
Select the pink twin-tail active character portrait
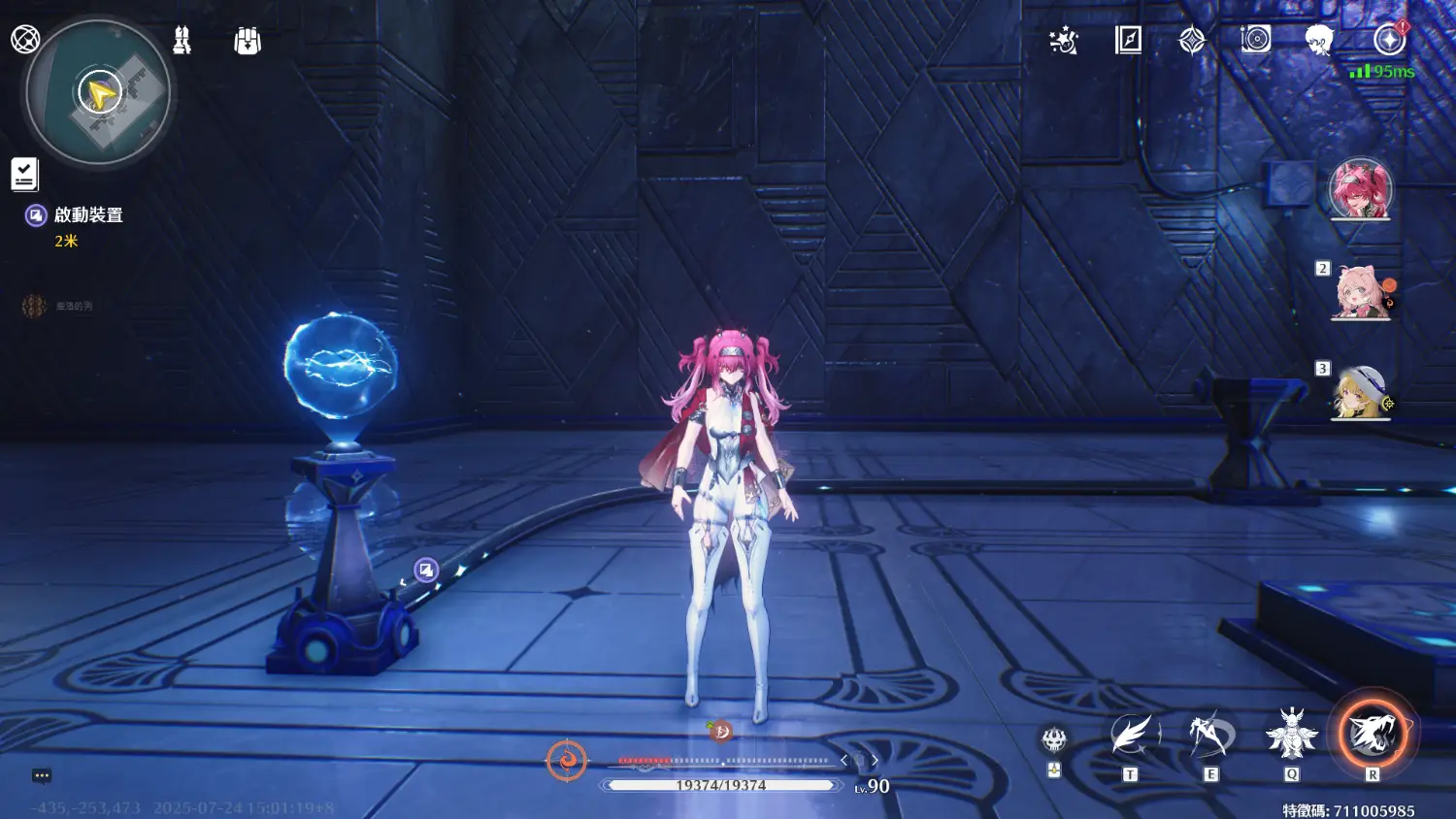pyautogui.click(x=1360, y=189)
